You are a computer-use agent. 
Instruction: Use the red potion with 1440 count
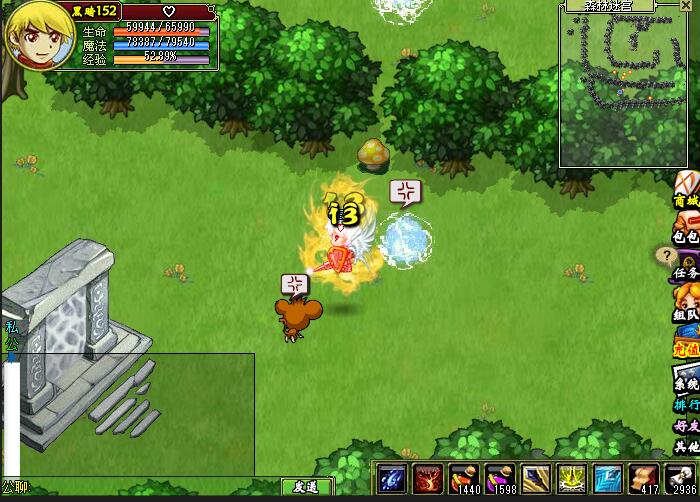(464, 478)
